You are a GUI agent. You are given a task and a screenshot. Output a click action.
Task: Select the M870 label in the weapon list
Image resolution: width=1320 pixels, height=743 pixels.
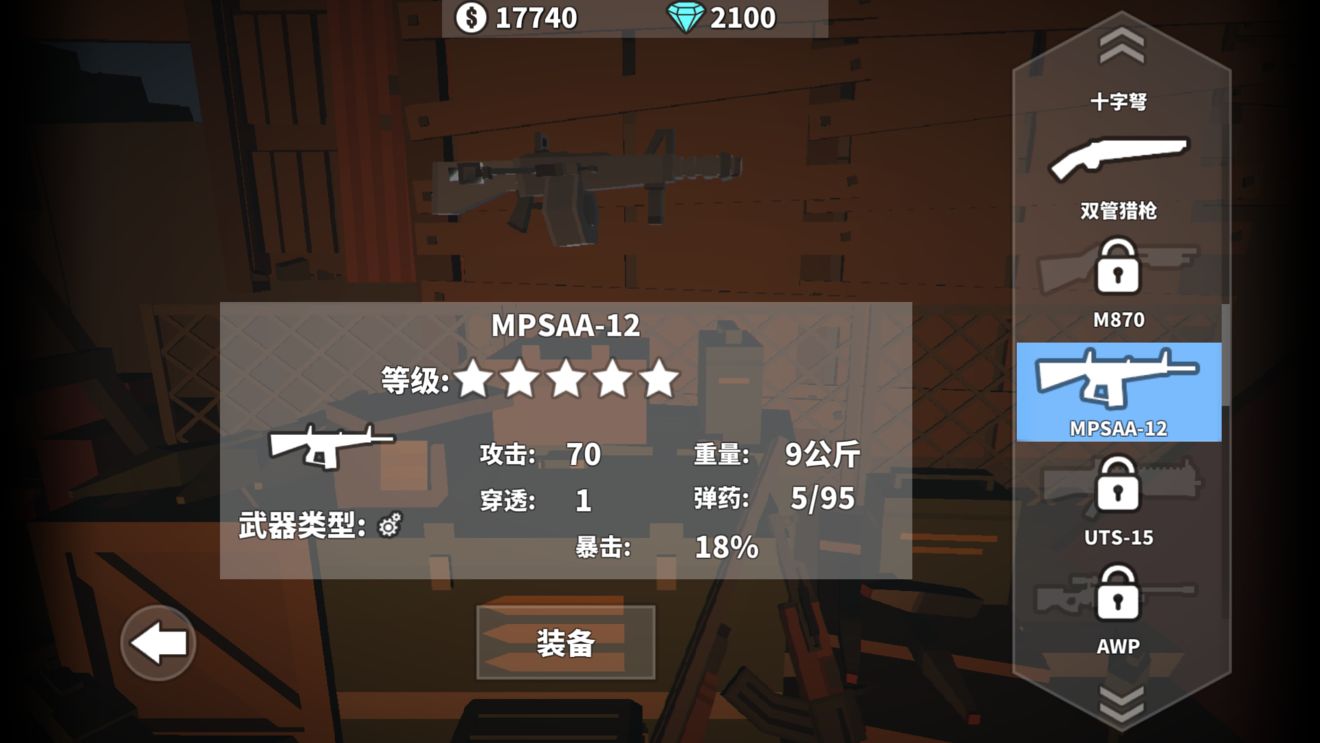click(x=1120, y=319)
